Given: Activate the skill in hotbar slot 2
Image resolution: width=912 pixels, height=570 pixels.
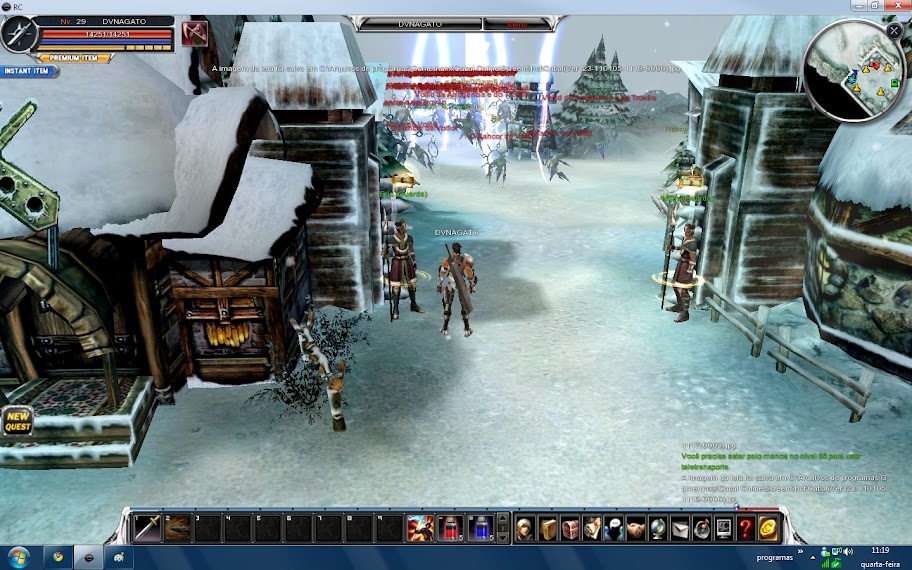Looking at the screenshot, I should [x=178, y=527].
